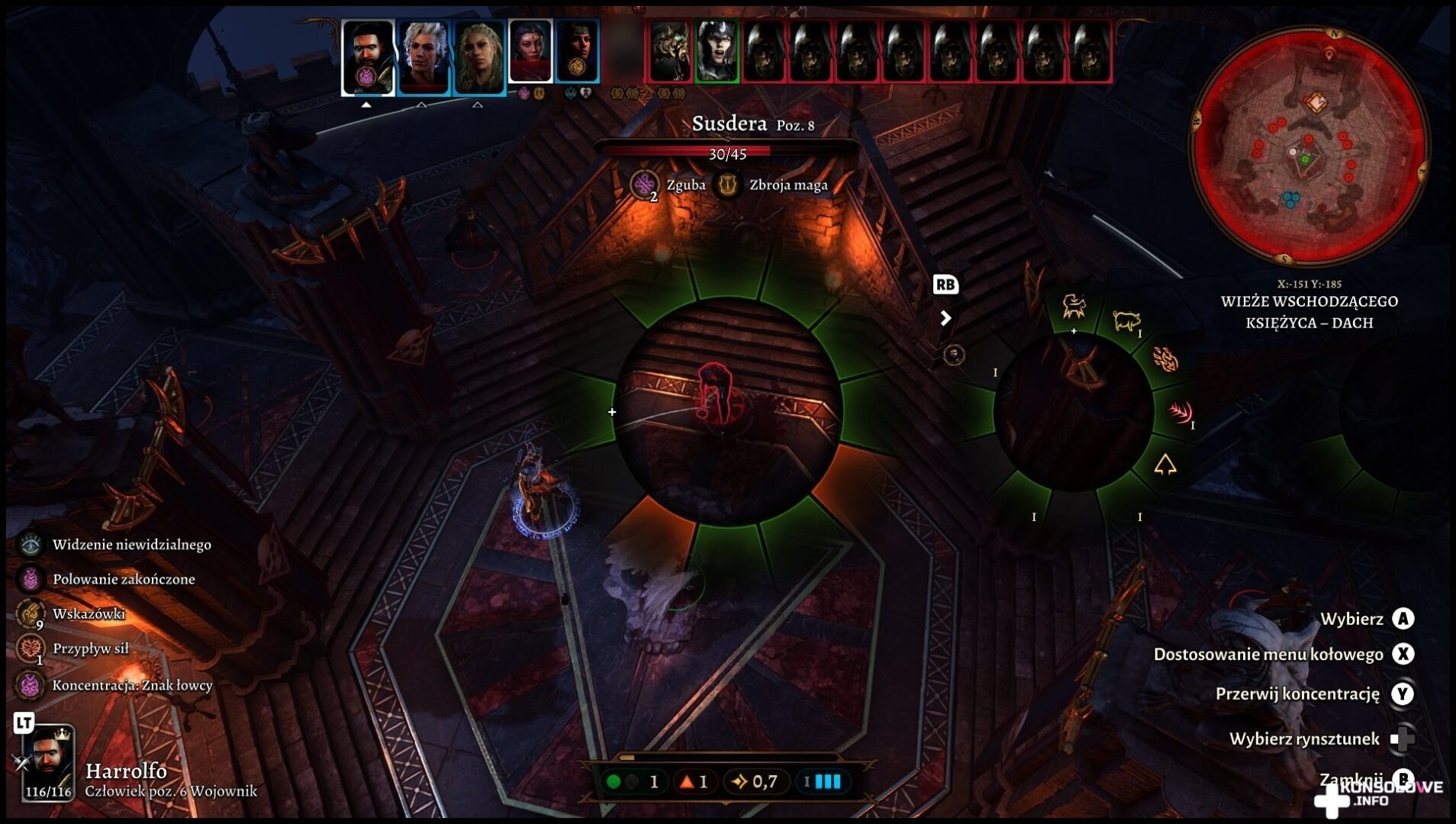Select the upward arrow action in the radial menu
Viewport: 1456px width, 824px height.
click(1164, 464)
